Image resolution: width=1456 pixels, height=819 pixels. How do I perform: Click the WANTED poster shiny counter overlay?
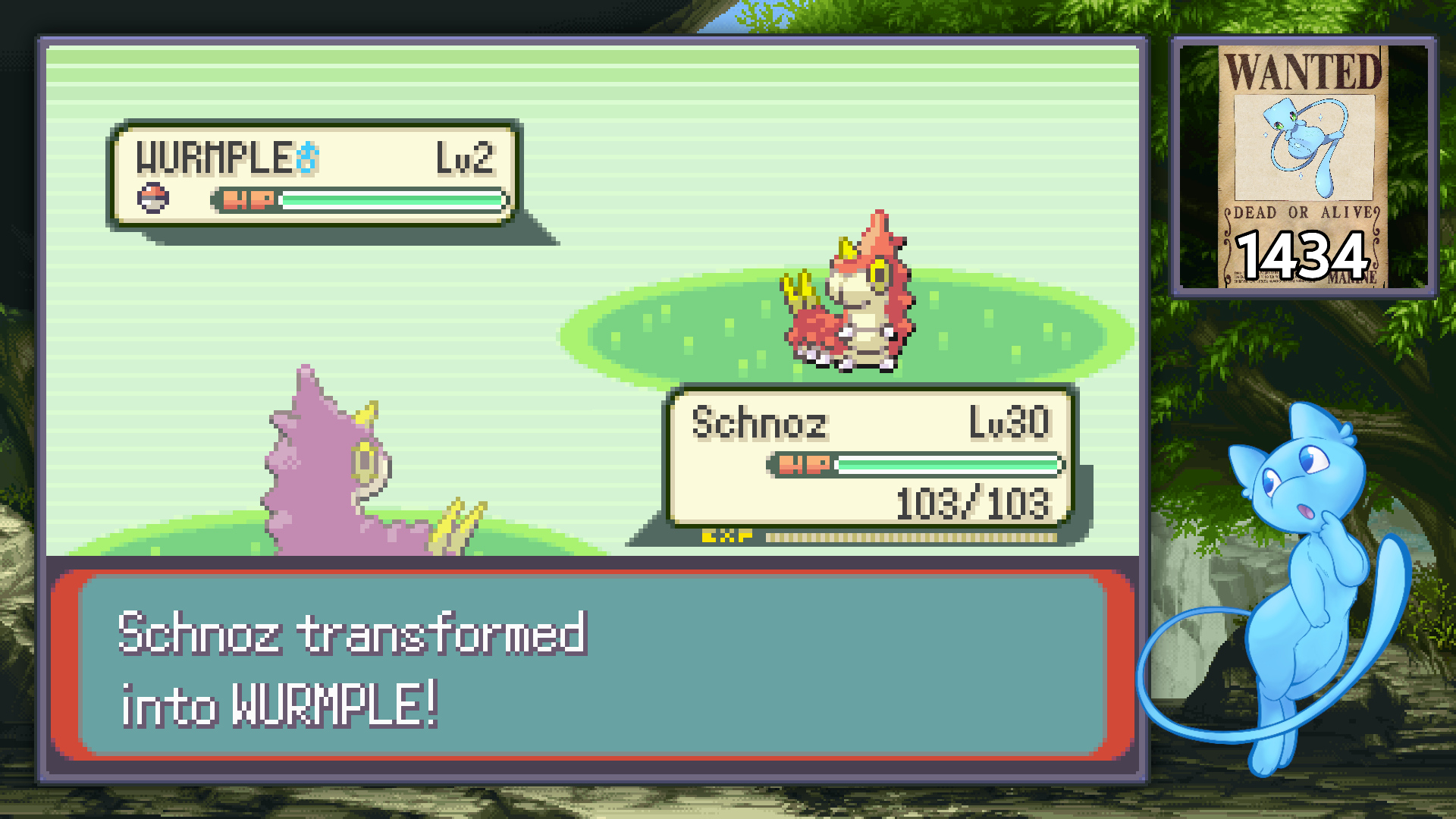(x=1303, y=167)
